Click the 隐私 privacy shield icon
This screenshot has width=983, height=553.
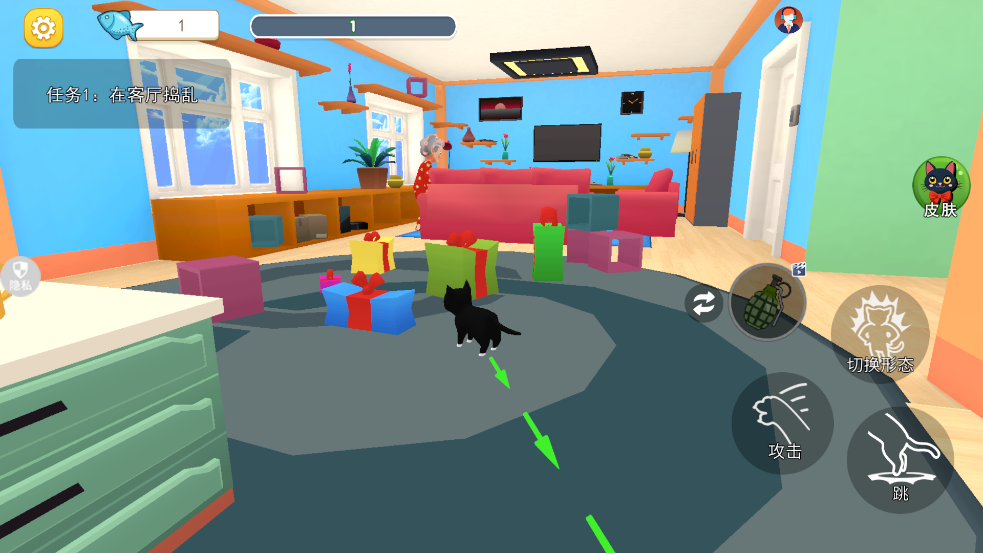pyautogui.click(x=20, y=275)
